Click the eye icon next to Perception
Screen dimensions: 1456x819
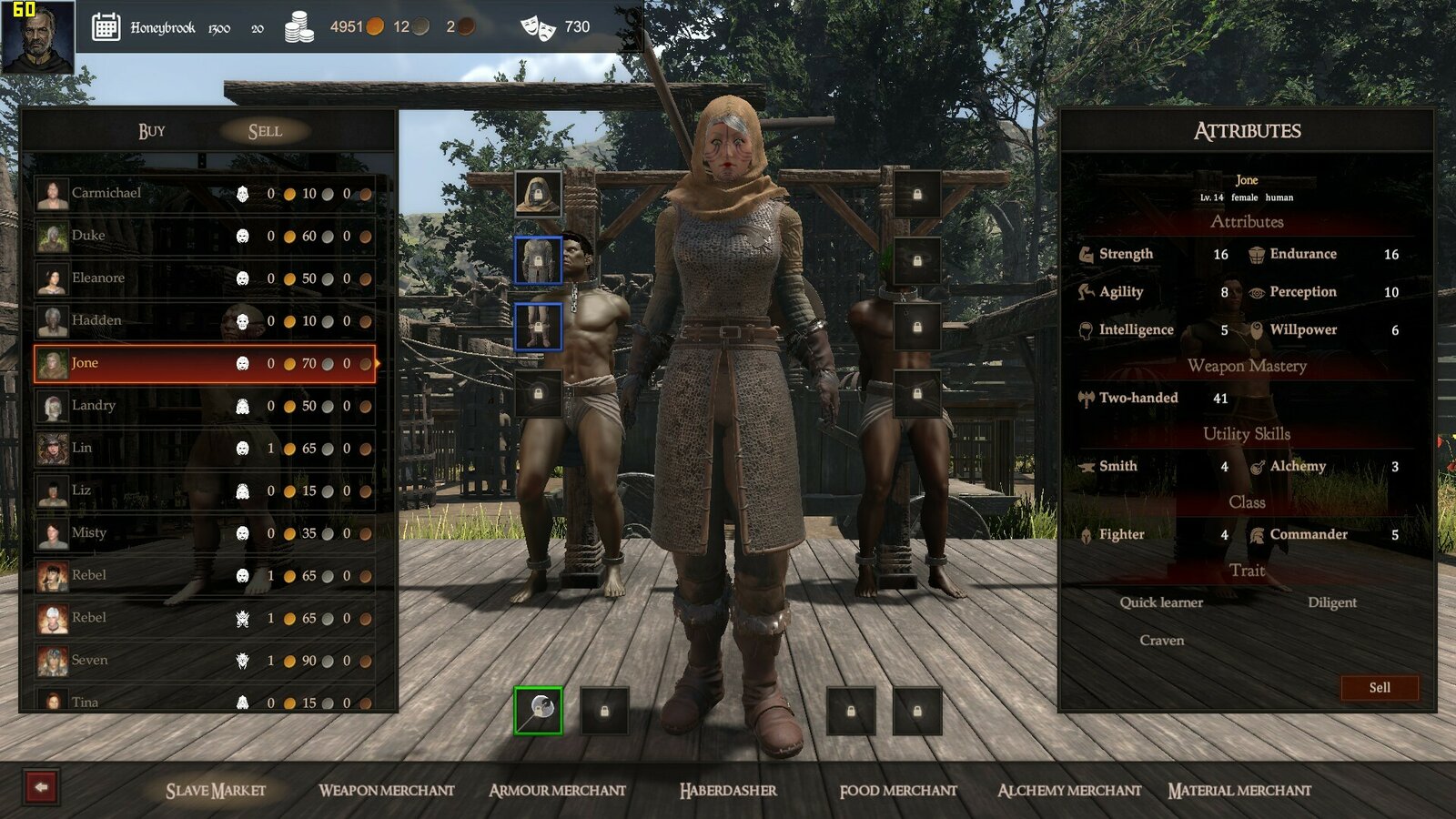[1258, 292]
